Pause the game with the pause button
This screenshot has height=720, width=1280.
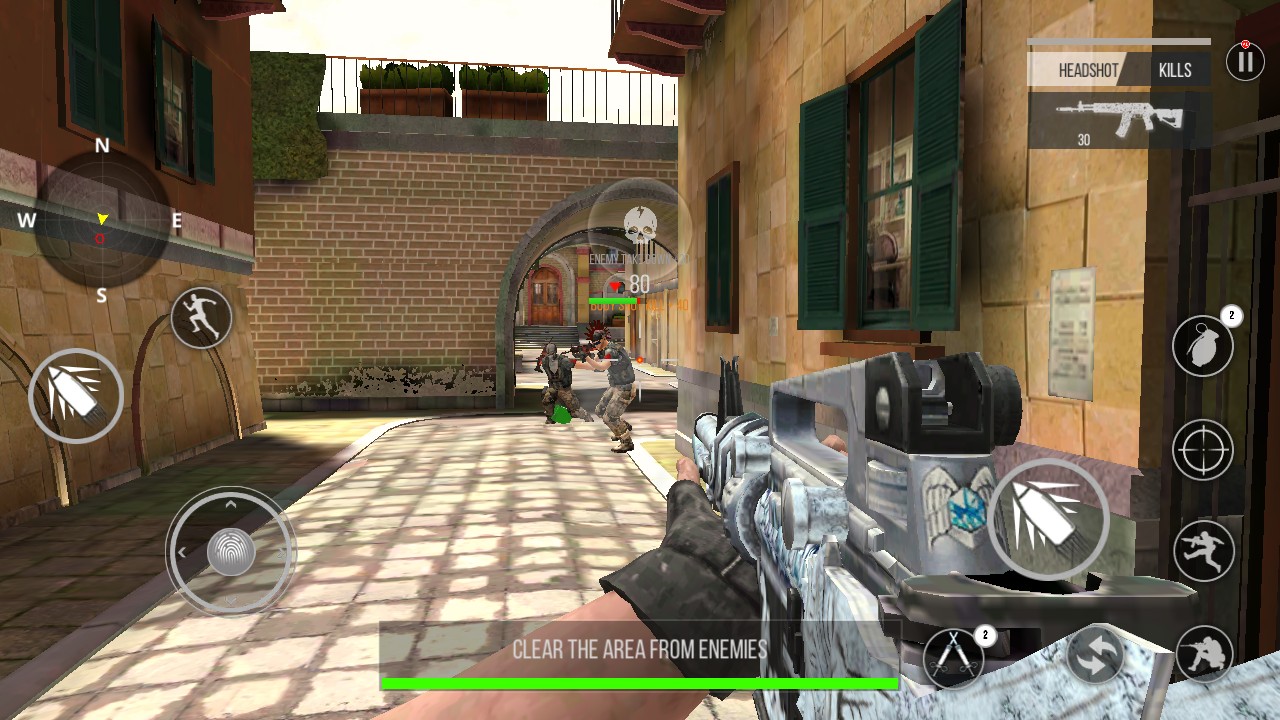click(x=1245, y=62)
